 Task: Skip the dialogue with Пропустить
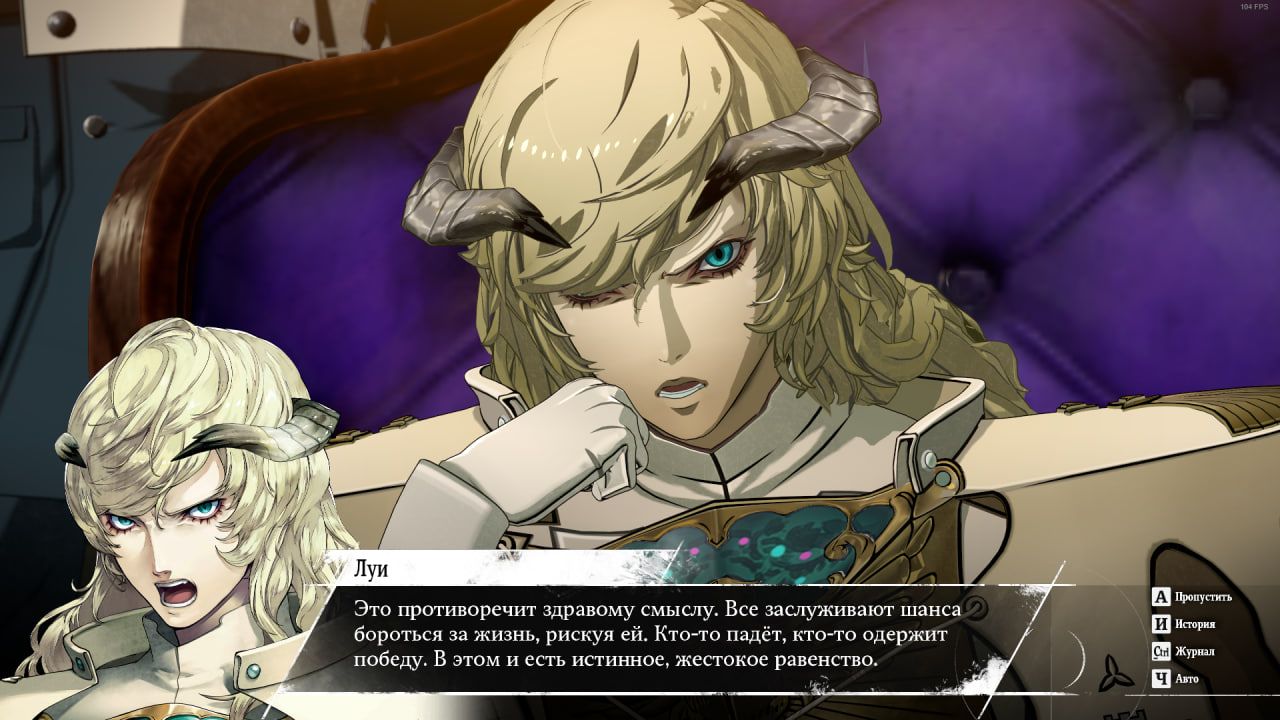(1192, 598)
